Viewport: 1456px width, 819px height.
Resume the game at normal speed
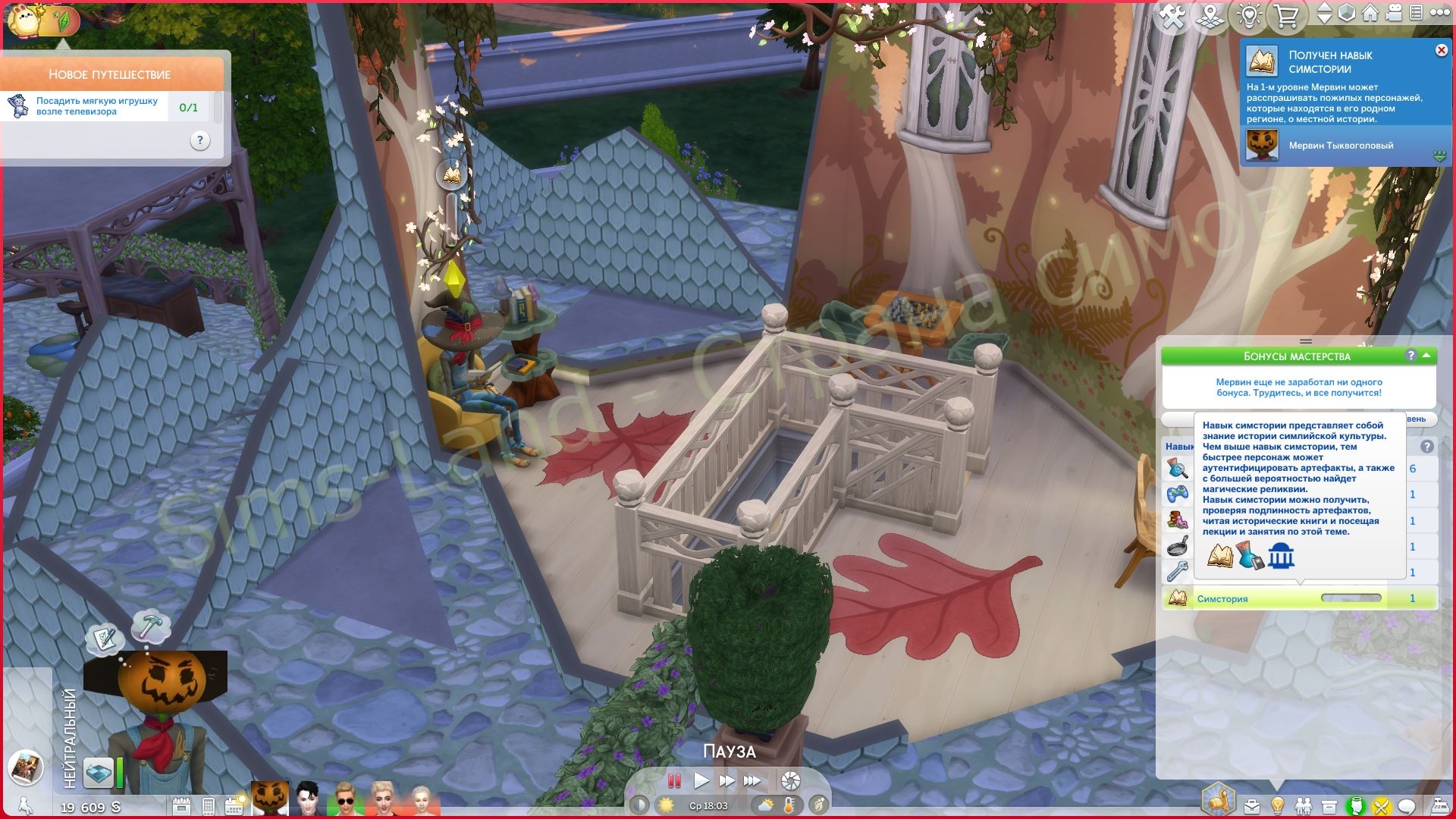click(x=701, y=780)
